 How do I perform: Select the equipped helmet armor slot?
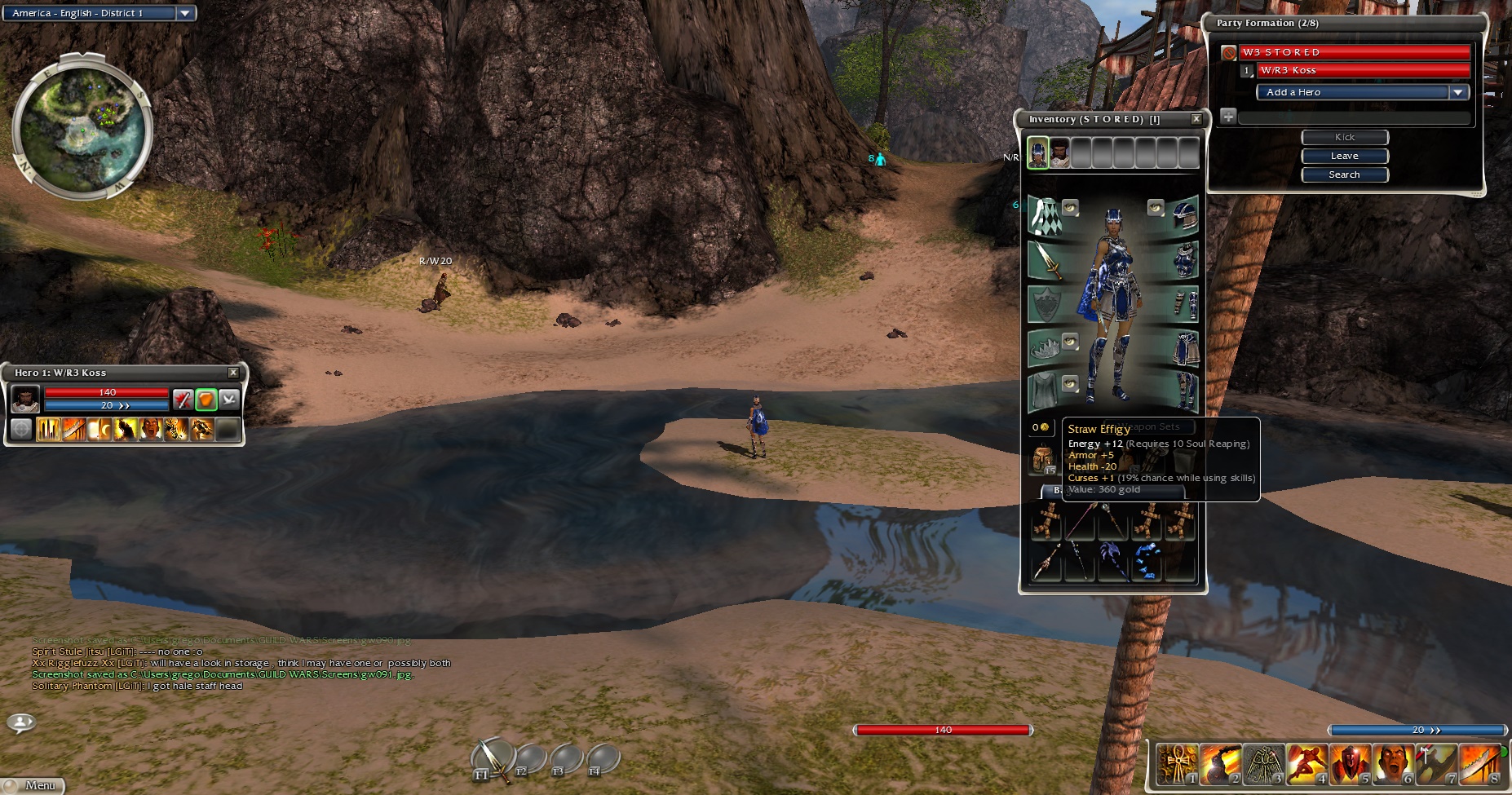coord(1185,215)
